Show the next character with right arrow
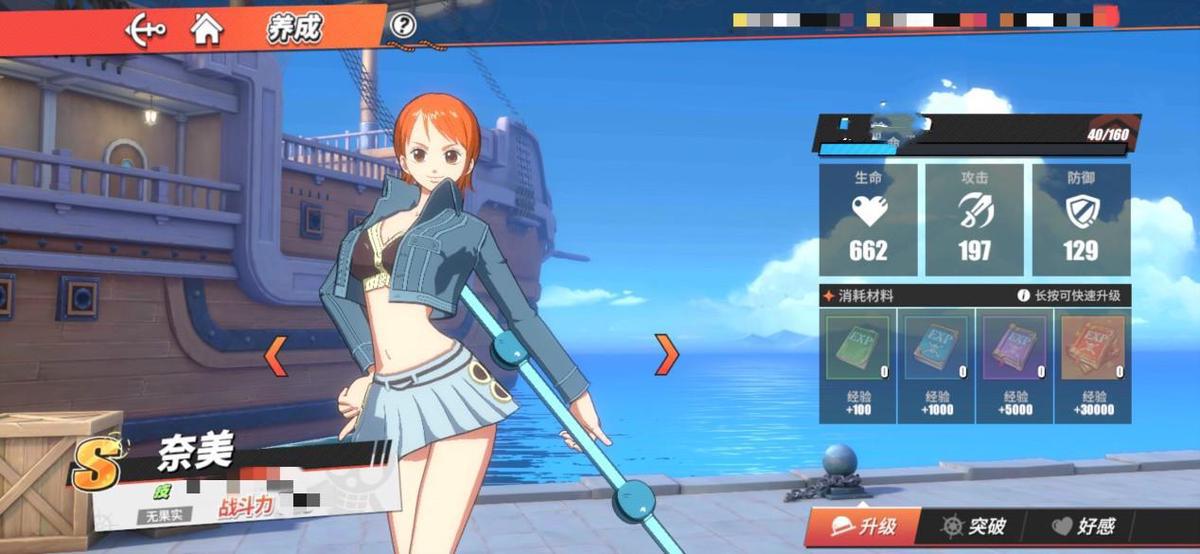The width and height of the screenshot is (1200, 554). click(x=666, y=354)
